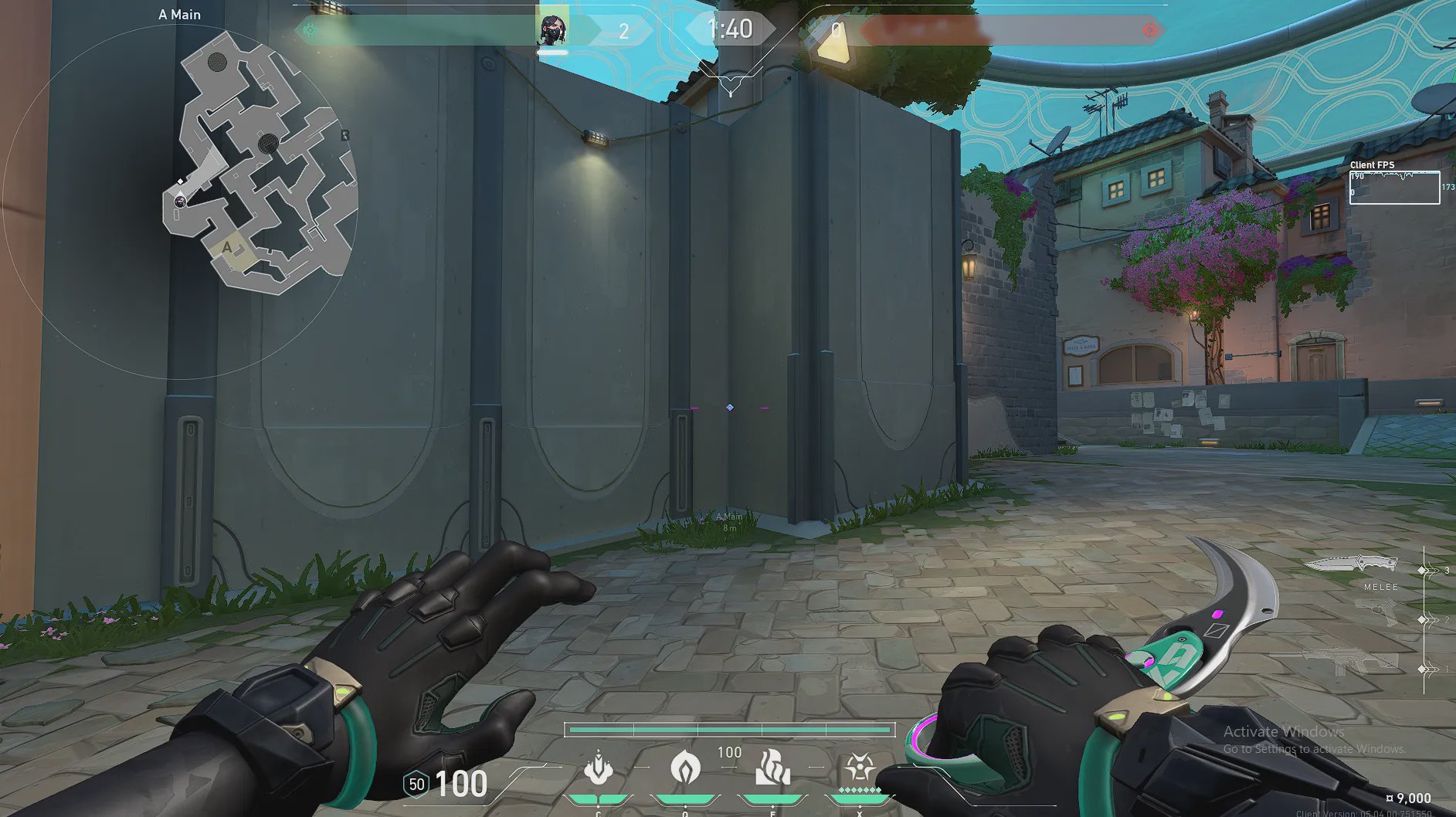This screenshot has width=1456, height=817.
Task: Click the minimap in the corner
Action: (260, 164)
